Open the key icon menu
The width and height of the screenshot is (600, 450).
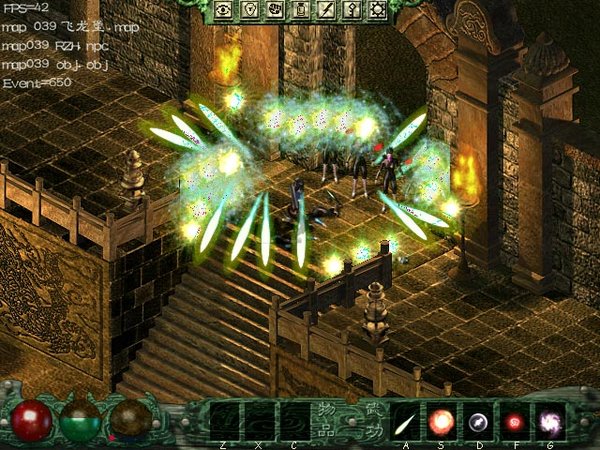(352, 10)
